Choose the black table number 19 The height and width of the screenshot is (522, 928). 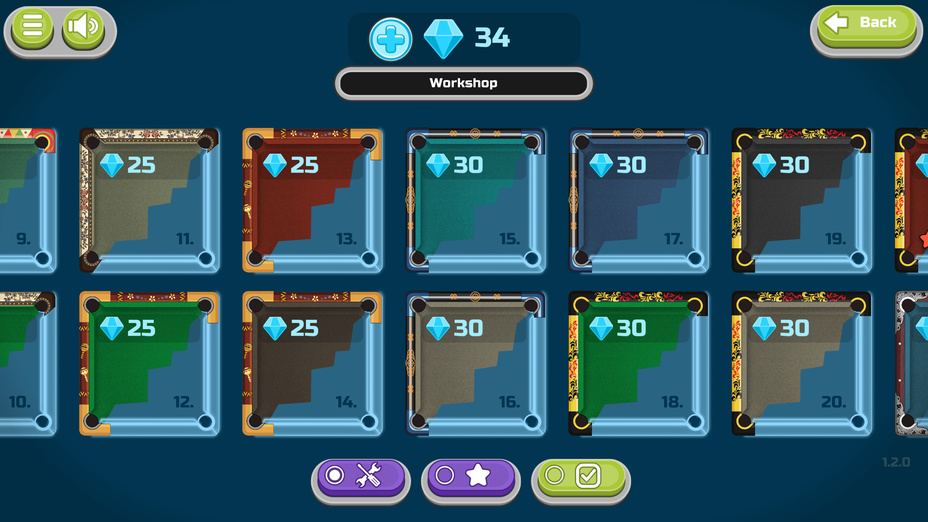tap(801, 200)
